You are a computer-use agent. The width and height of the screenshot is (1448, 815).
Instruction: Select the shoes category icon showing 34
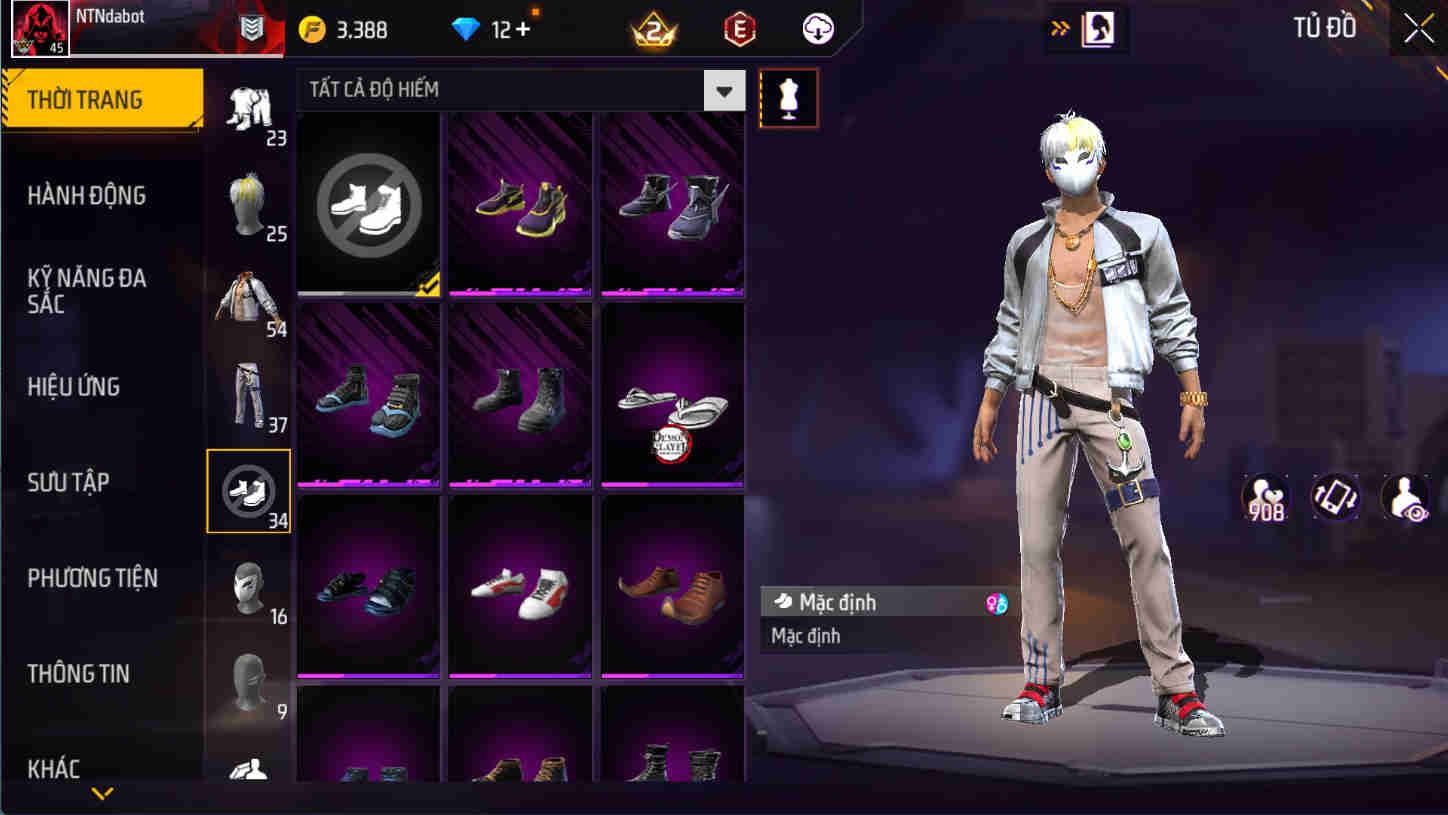pyautogui.click(x=249, y=489)
